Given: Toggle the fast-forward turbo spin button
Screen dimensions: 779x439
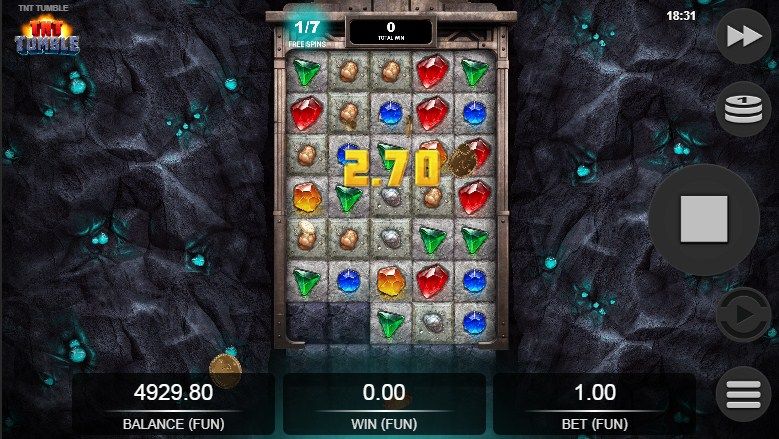Looking at the screenshot, I should pyautogui.click(x=743, y=37).
